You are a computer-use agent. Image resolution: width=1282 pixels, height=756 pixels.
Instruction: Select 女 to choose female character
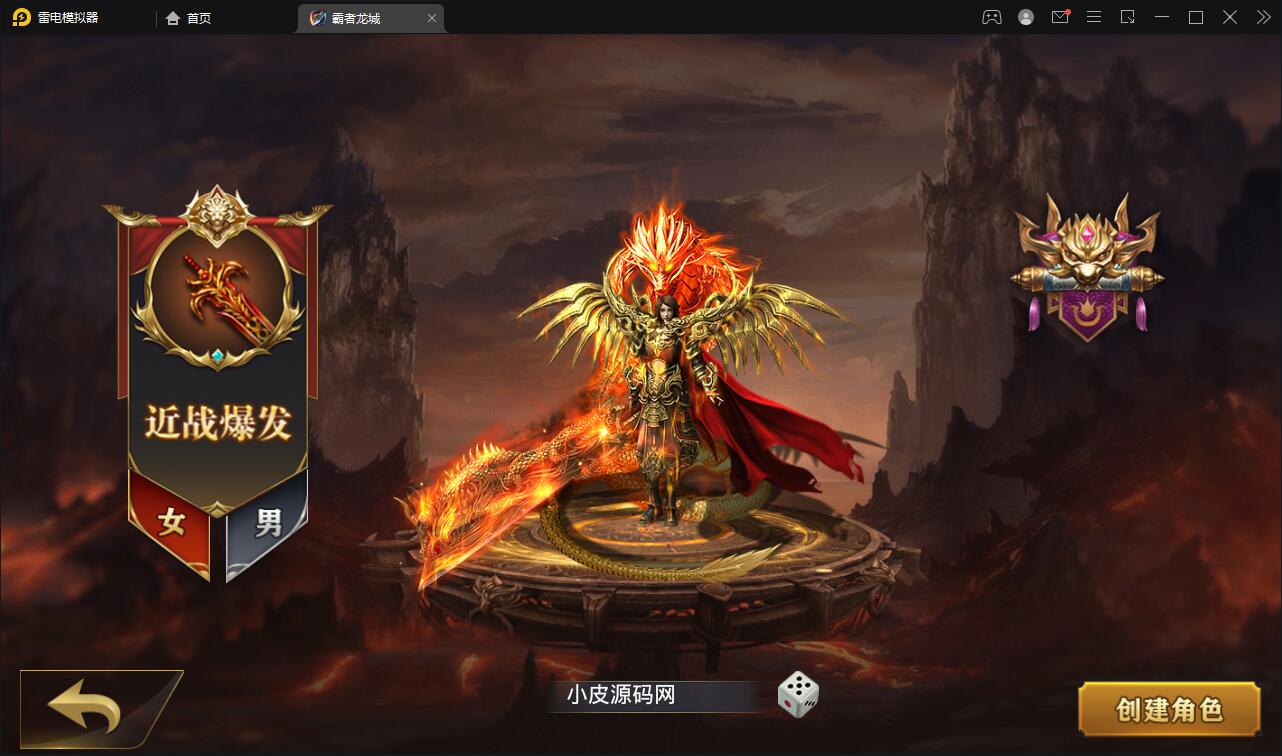coord(172,521)
